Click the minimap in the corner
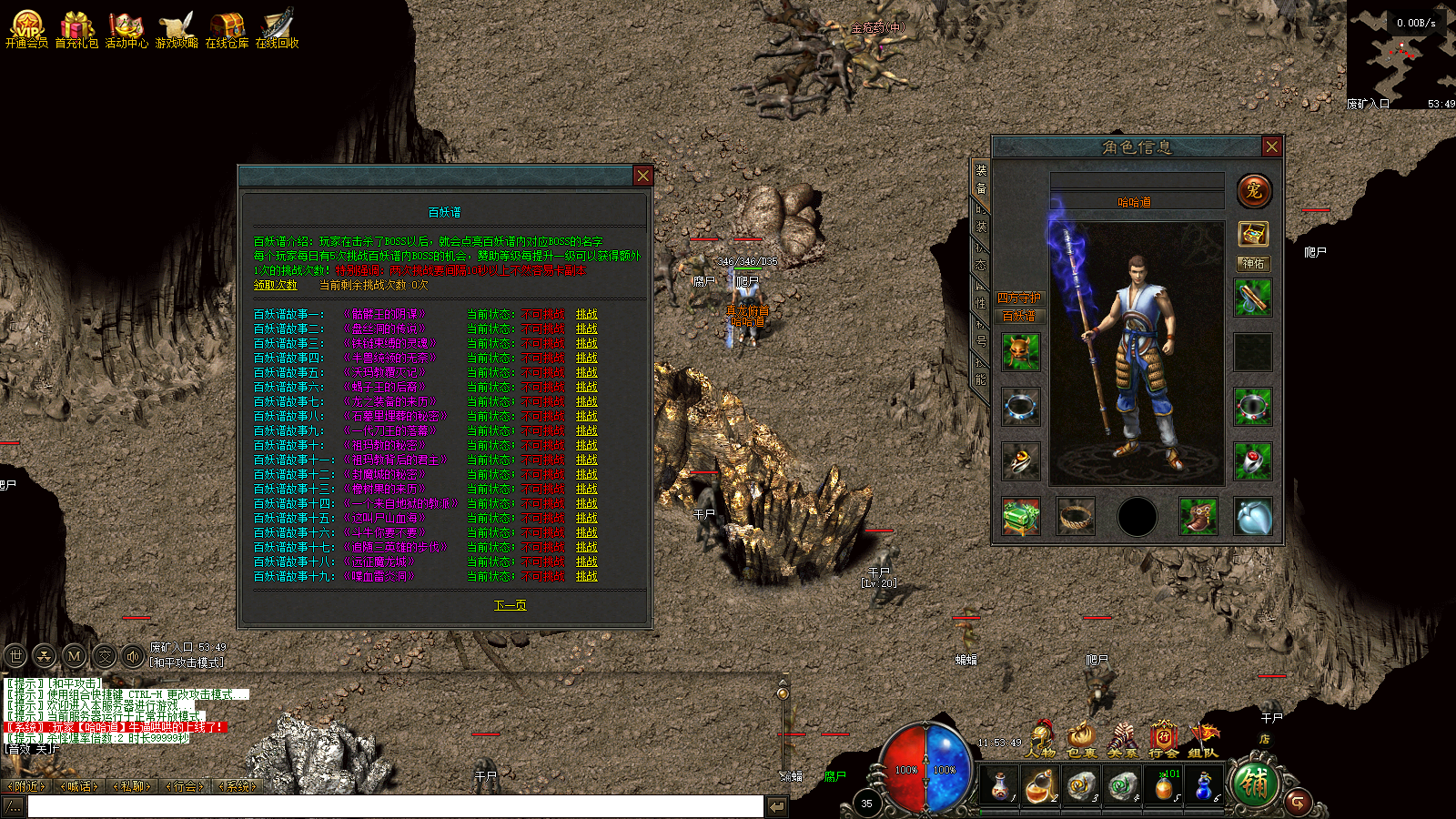This screenshot has width=1456, height=819. pos(1401,55)
